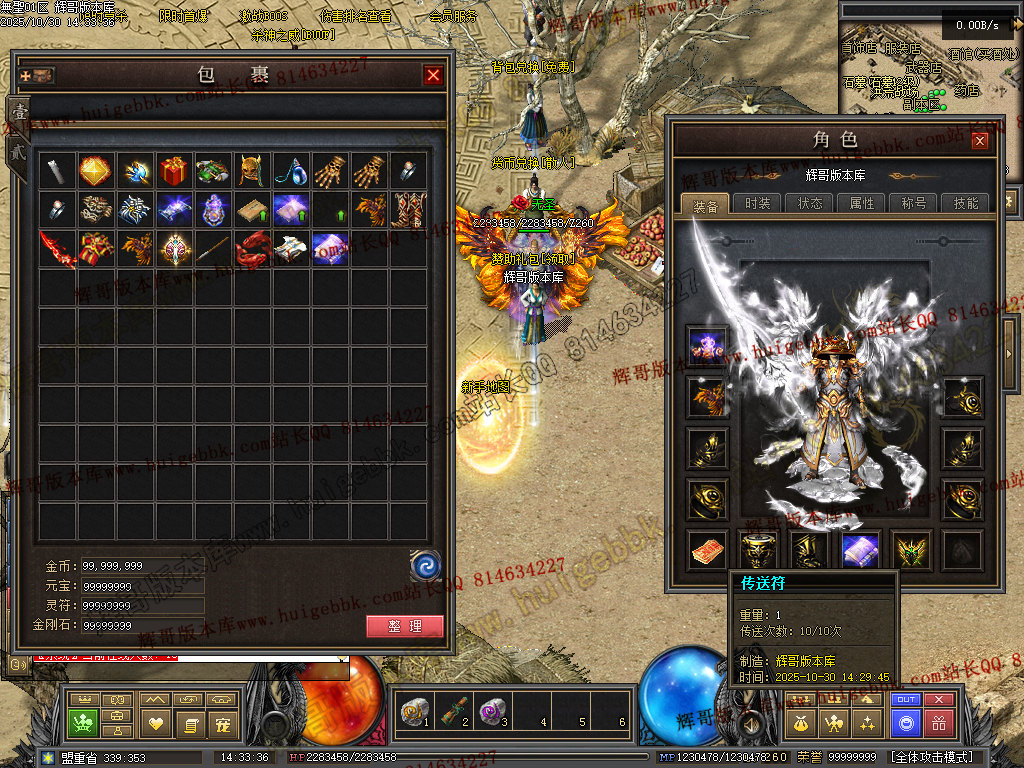1024x768 pixels.
Task: Click the blue swirl icon in bag
Action: 426,566
